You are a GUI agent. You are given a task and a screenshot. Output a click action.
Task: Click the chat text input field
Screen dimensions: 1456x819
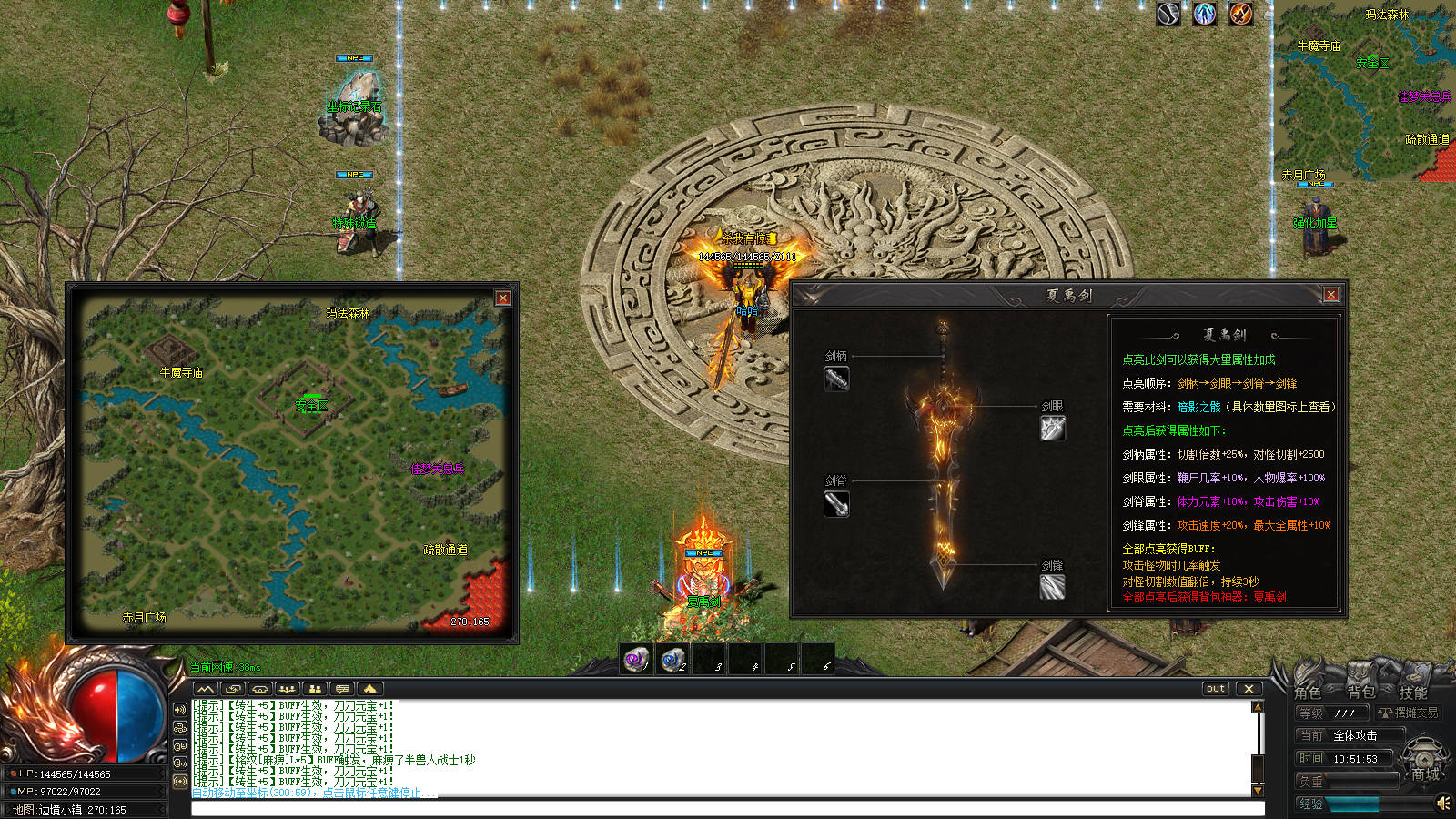click(726, 808)
